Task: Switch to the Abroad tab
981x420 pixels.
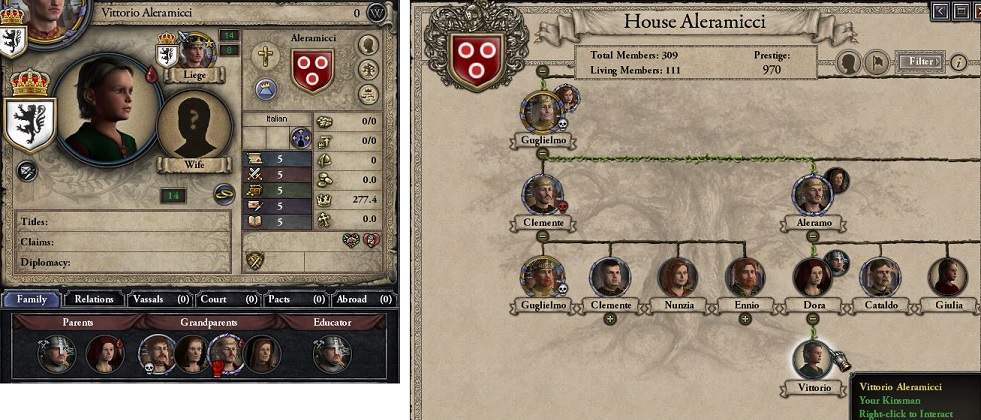Action: click(359, 298)
